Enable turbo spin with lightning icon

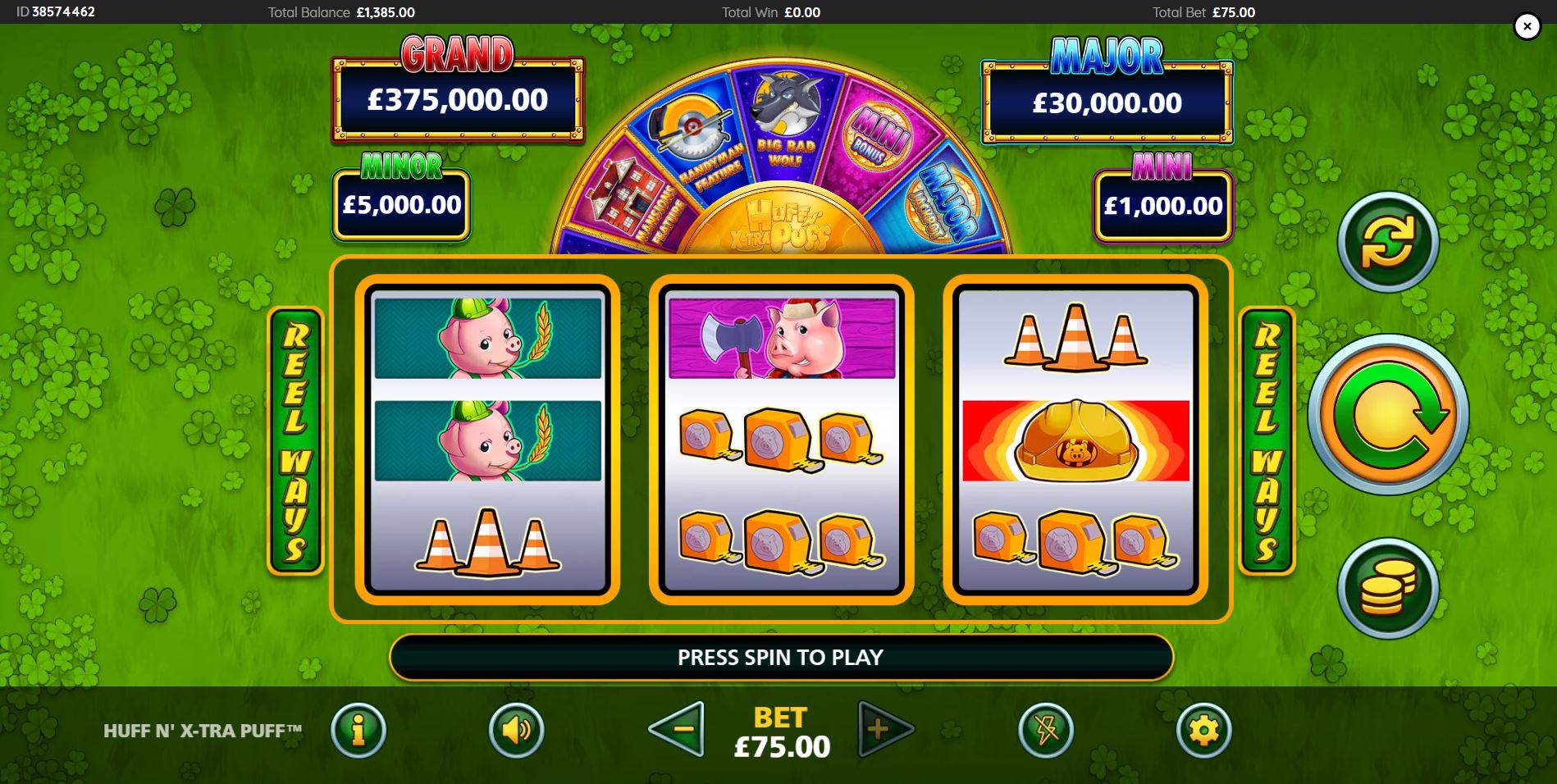coord(1044,731)
